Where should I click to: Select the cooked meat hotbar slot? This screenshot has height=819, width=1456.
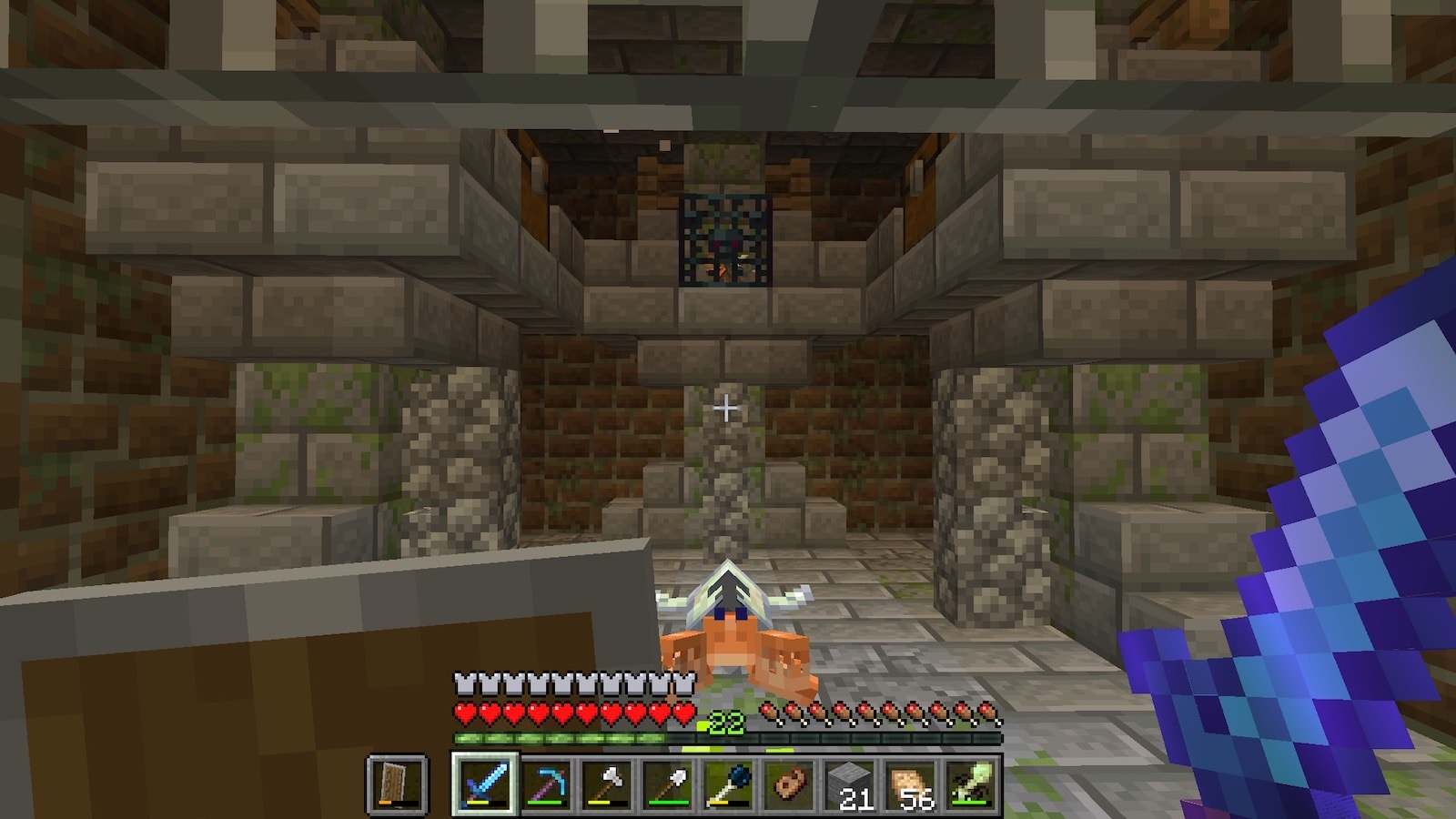click(789, 784)
